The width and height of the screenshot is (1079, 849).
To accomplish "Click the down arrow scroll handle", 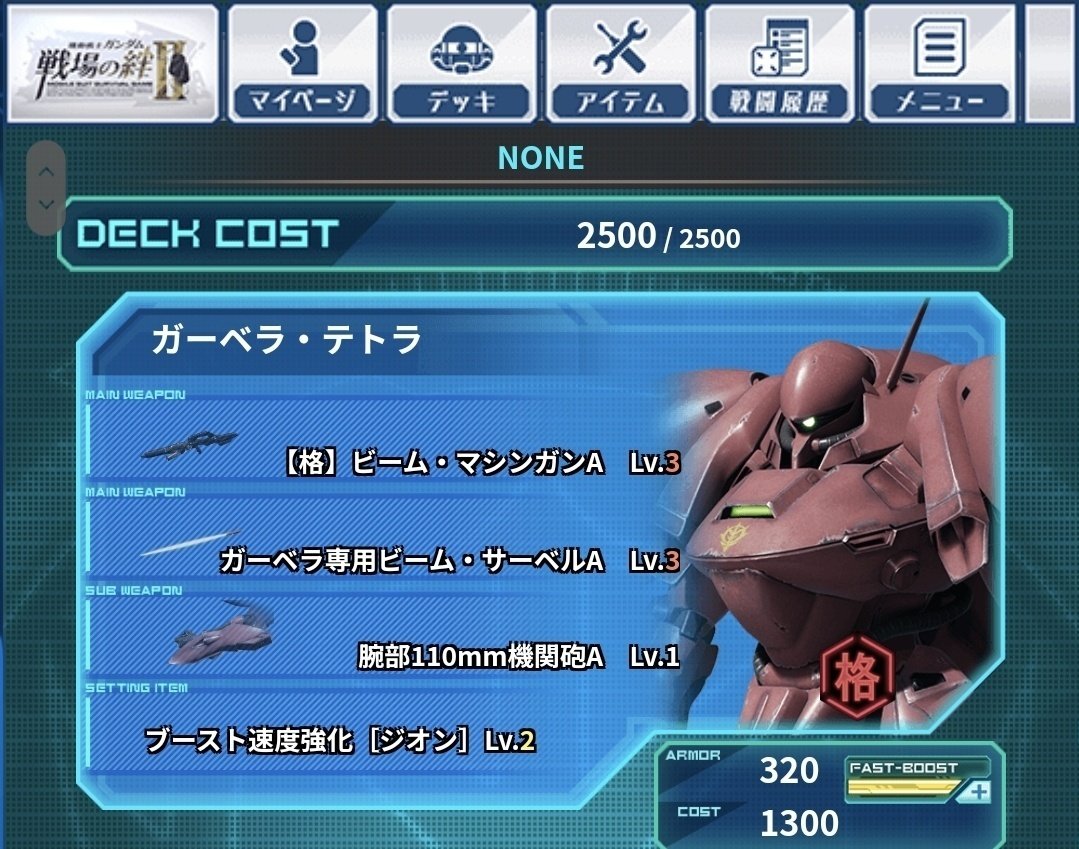I will point(46,204).
